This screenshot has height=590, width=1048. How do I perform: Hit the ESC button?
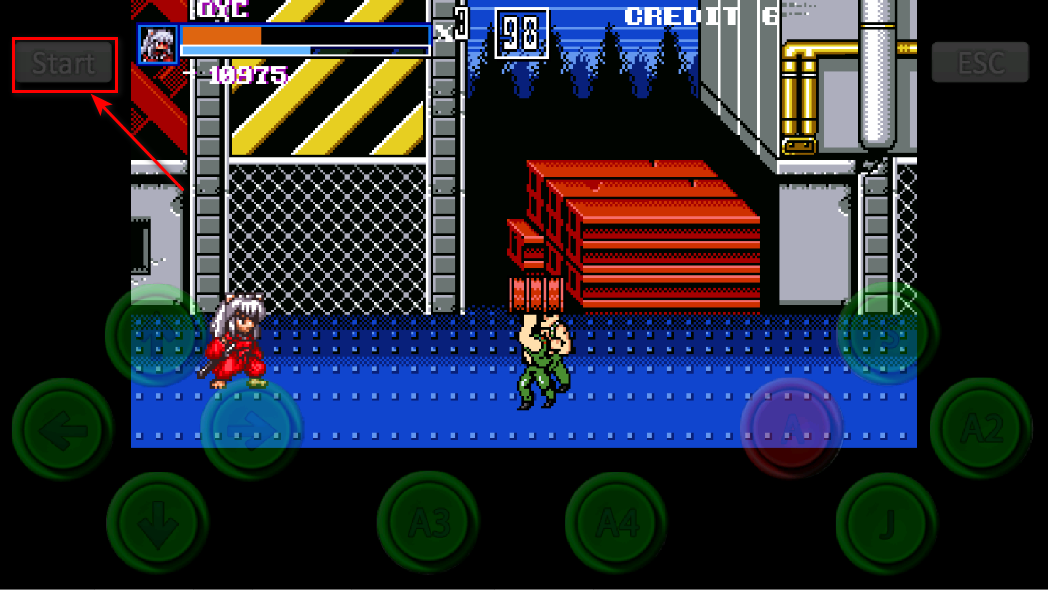[x=980, y=62]
